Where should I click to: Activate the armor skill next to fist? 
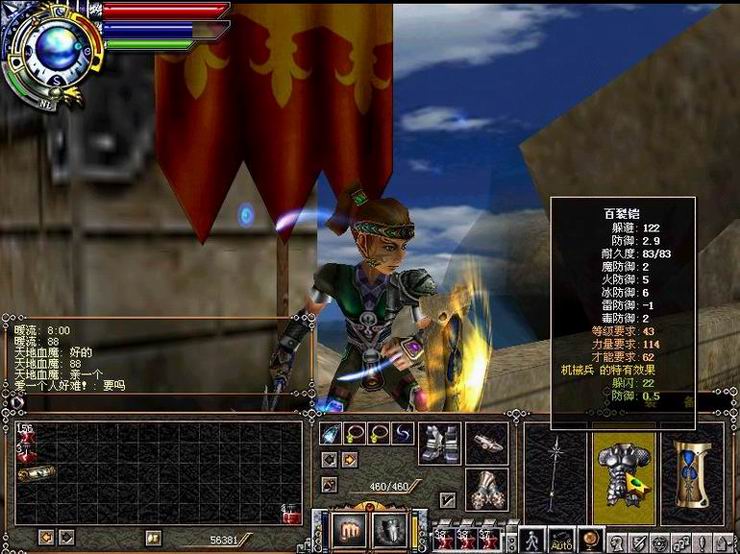point(386,531)
